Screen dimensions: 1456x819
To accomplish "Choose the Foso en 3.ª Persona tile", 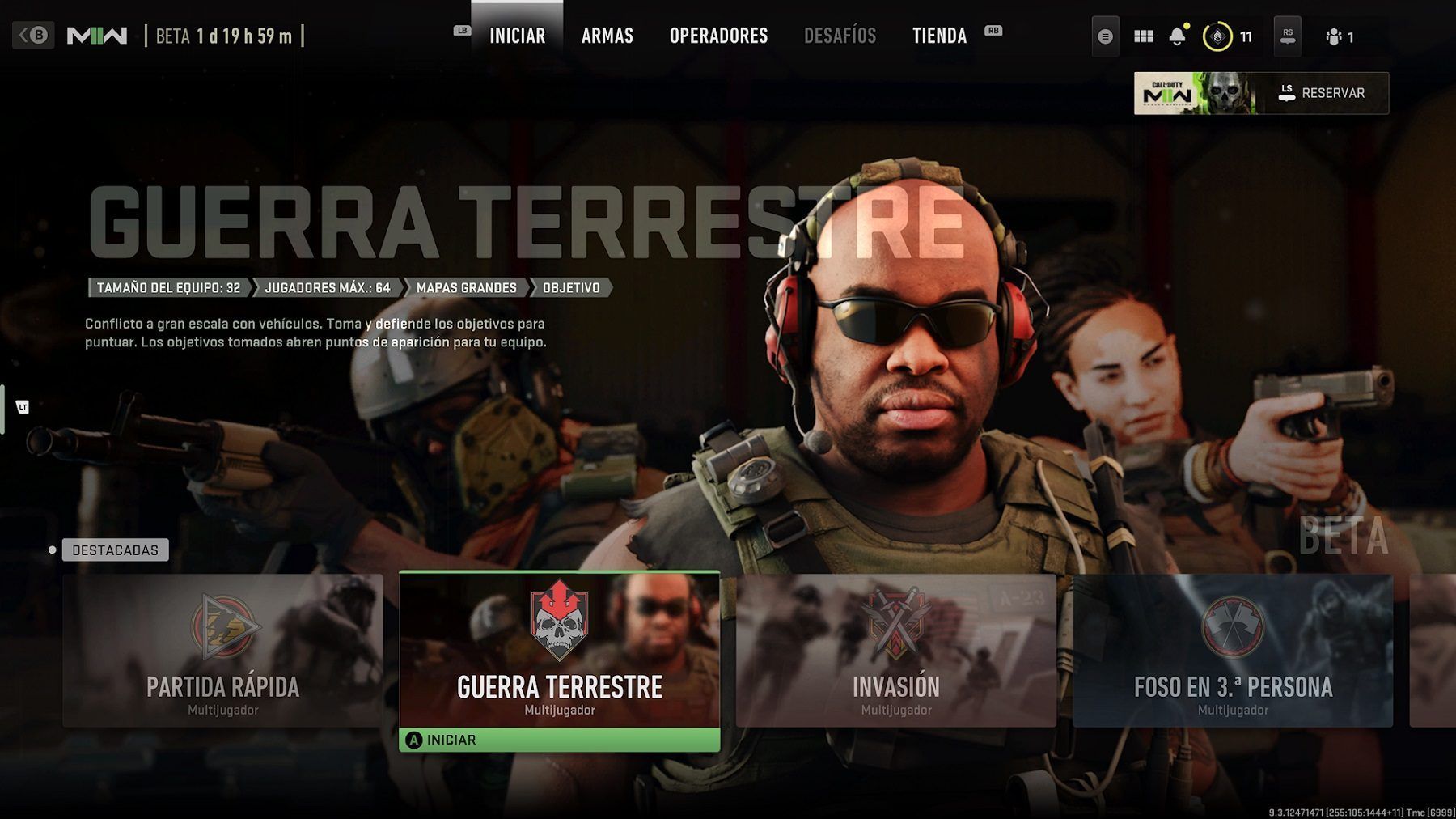I will point(1232,650).
